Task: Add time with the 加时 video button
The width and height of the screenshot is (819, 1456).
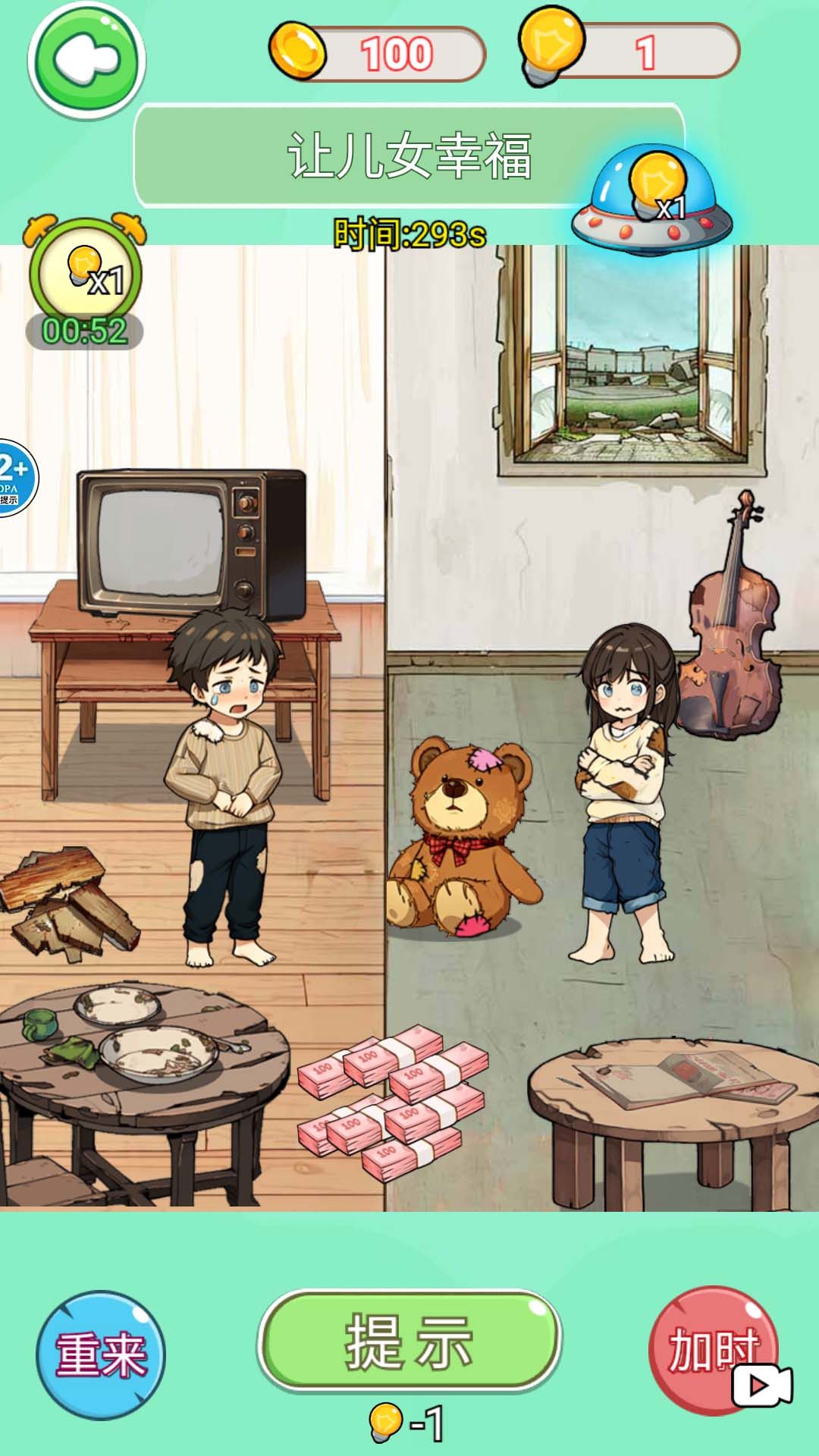Action: [x=714, y=1351]
